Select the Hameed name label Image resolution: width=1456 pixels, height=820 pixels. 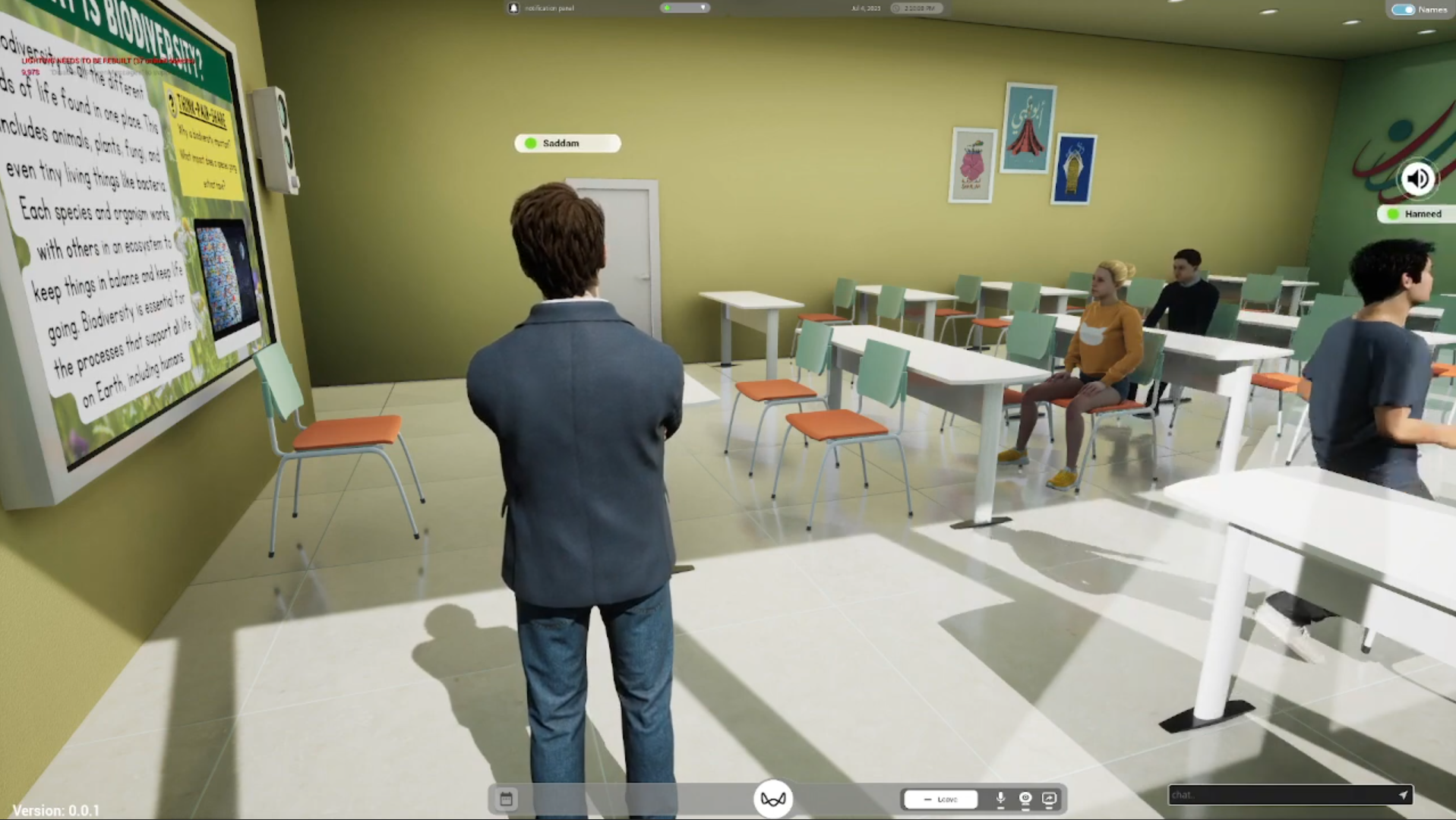tap(1424, 214)
